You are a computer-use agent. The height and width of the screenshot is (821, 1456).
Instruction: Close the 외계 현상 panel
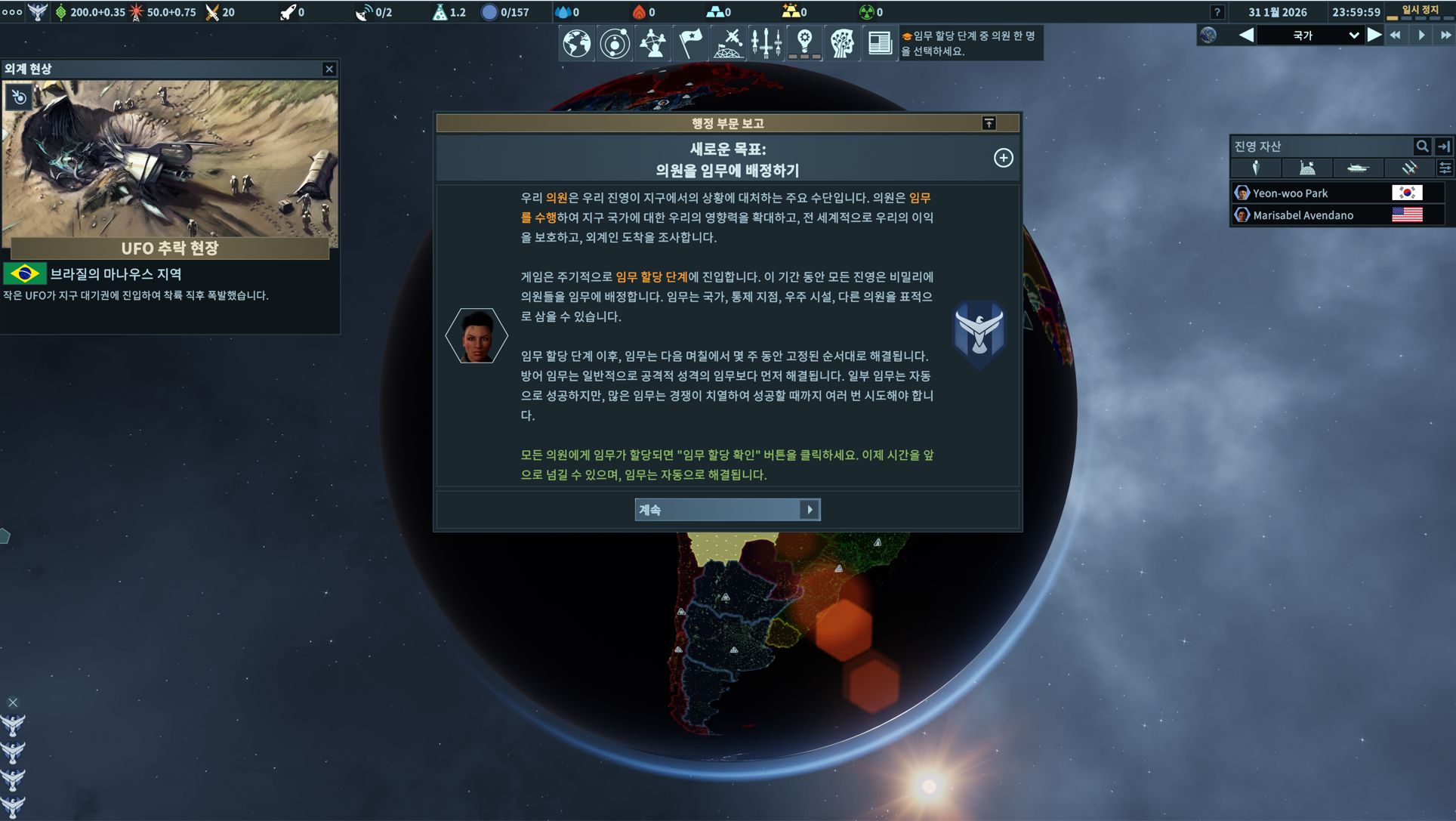(x=329, y=69)
